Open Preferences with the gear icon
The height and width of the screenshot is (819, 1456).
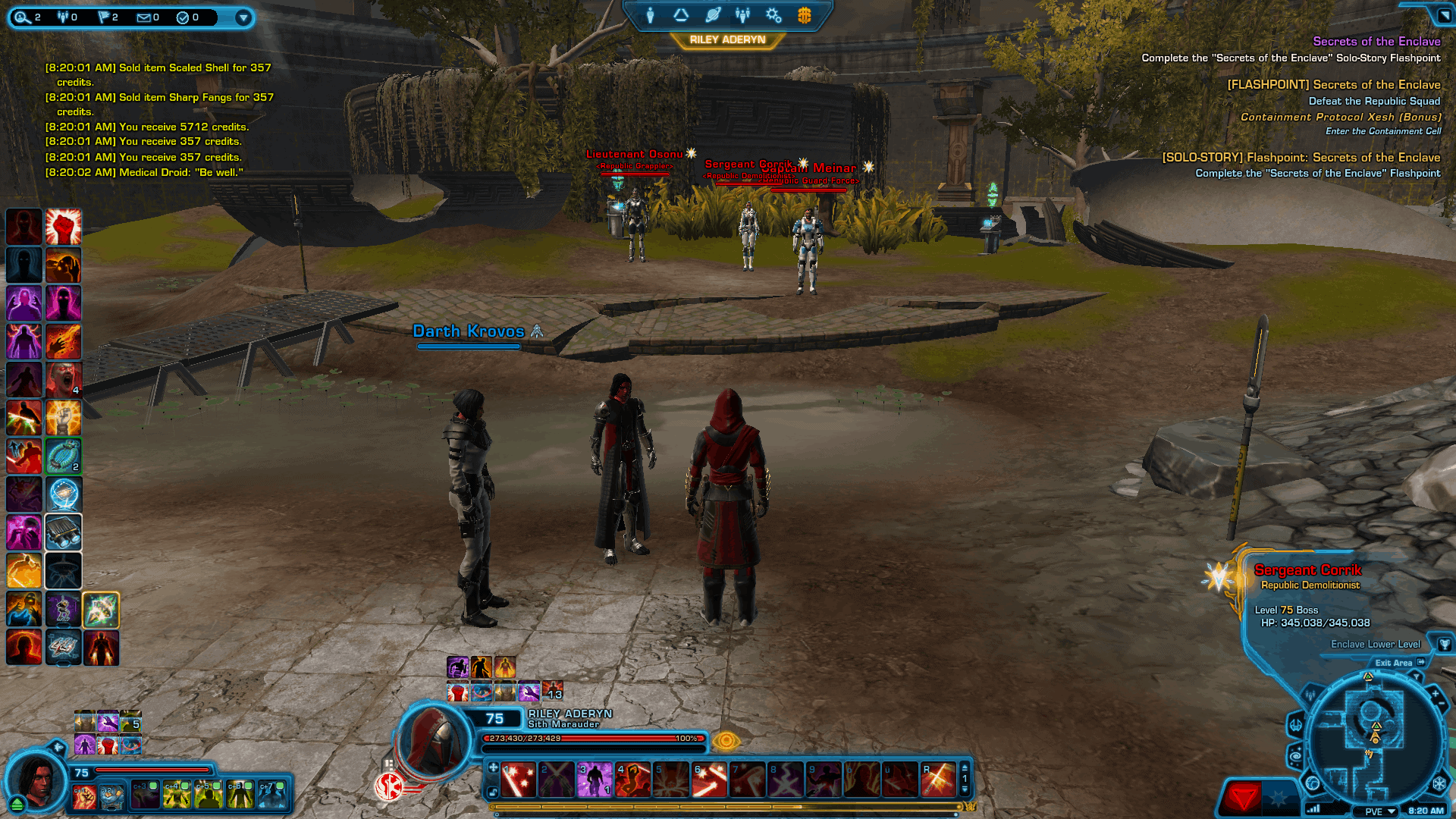click(x=773, y=15)
